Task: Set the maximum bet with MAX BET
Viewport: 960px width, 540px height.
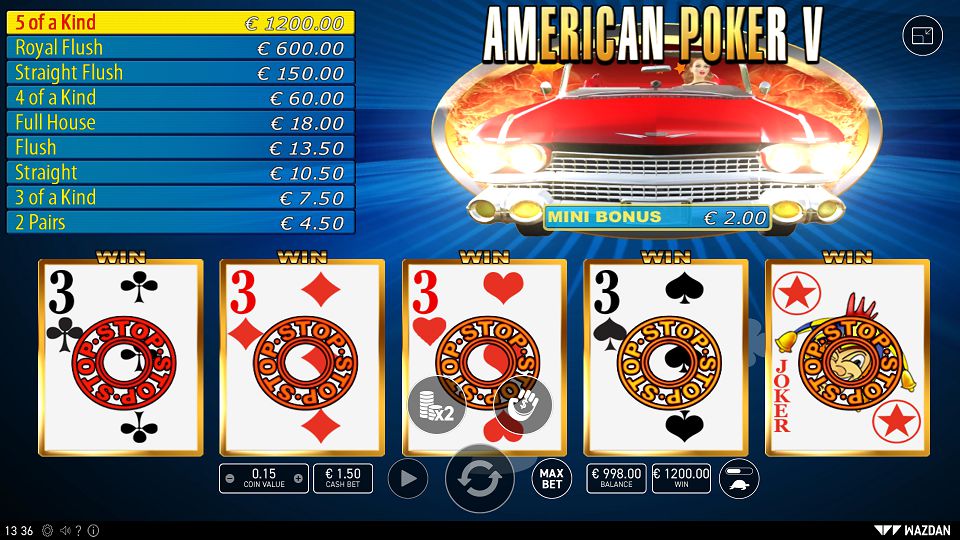Action: click(x=552, y=479)
